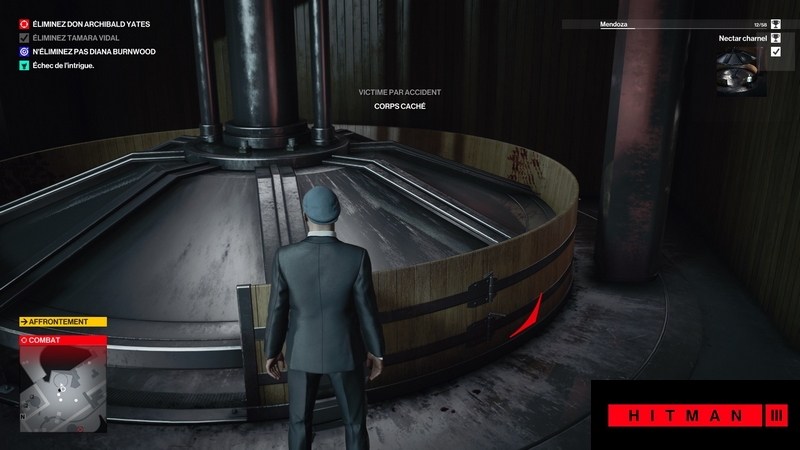Toggle the Nectar charnel challenge checkbox
This screenshot has width=800, height=450.
point(775,52)
